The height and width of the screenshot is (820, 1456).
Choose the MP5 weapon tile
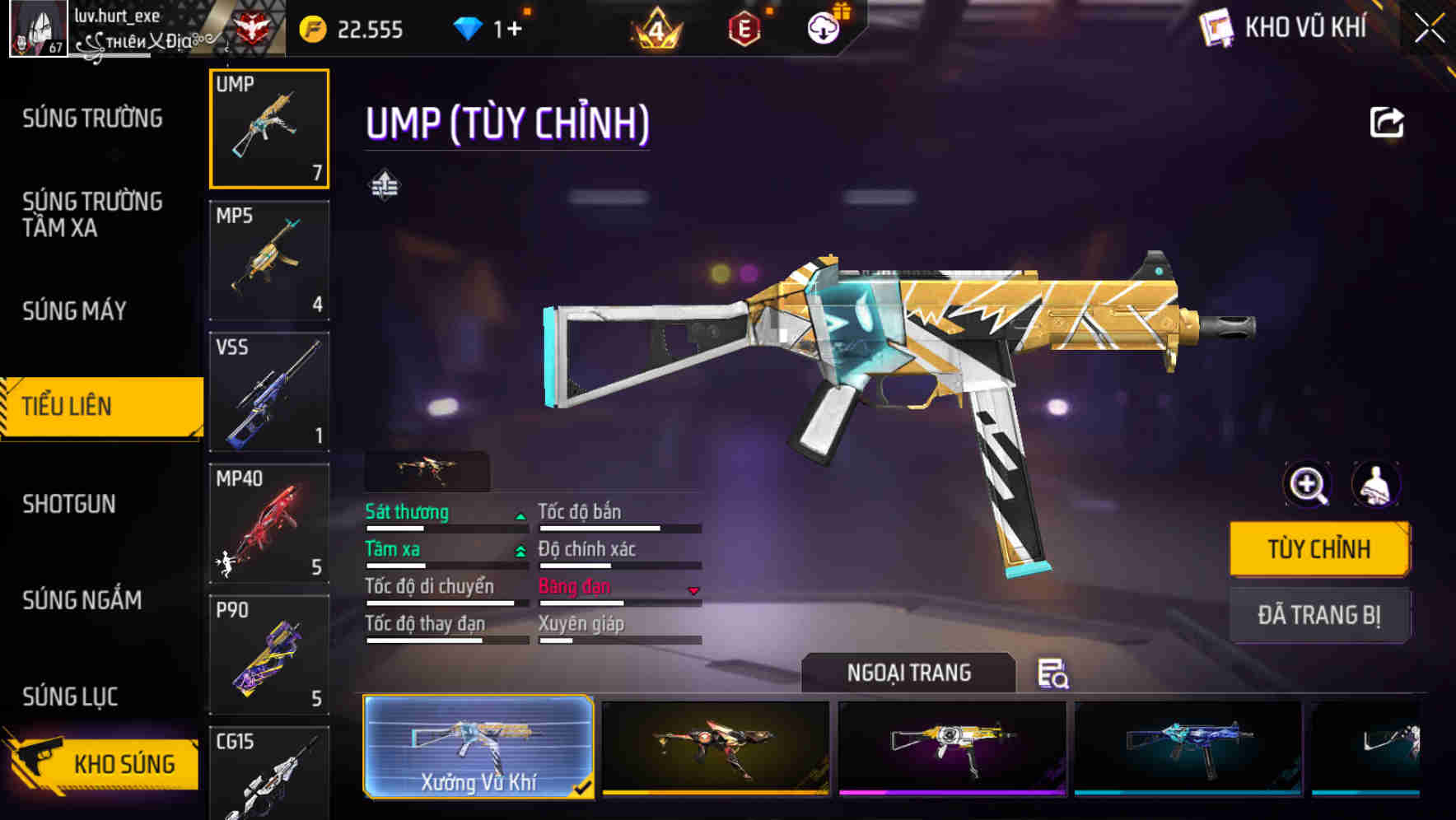click(269, 260)
